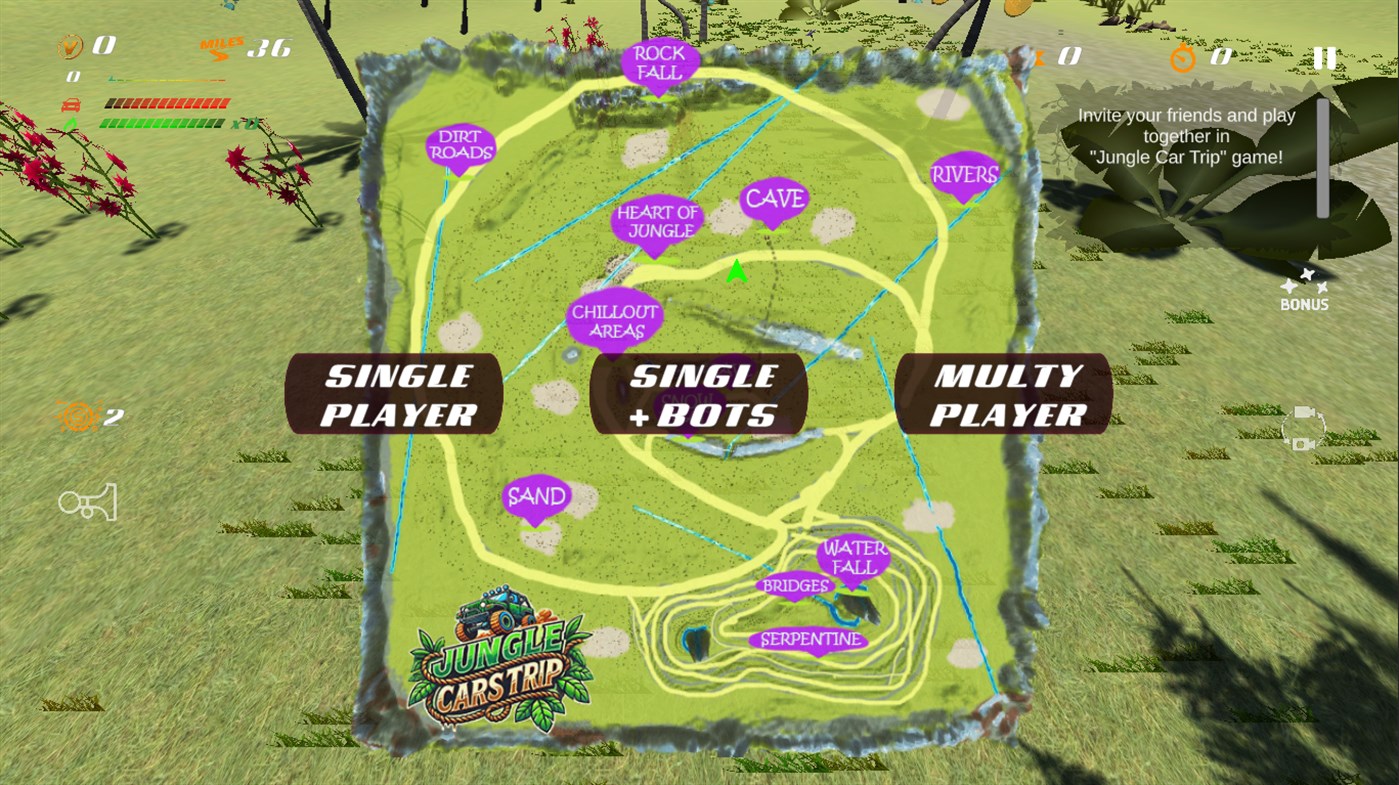Image resolution: width=1399 pixels, height=785 pixels.
Task: Click the camera switch icon at bottom right
Action: click(1302, 428)
